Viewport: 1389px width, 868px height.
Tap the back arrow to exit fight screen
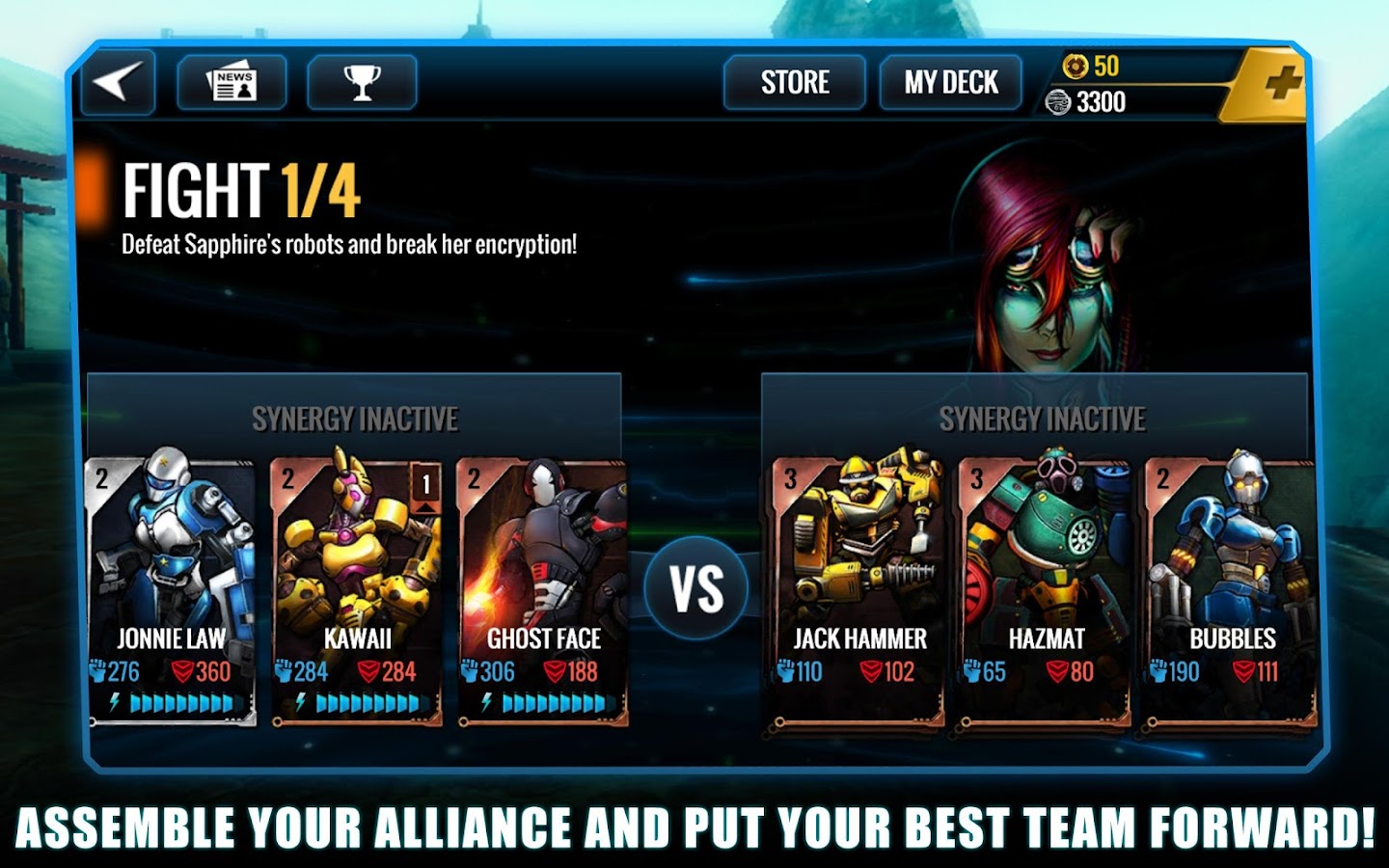(117, 83)
